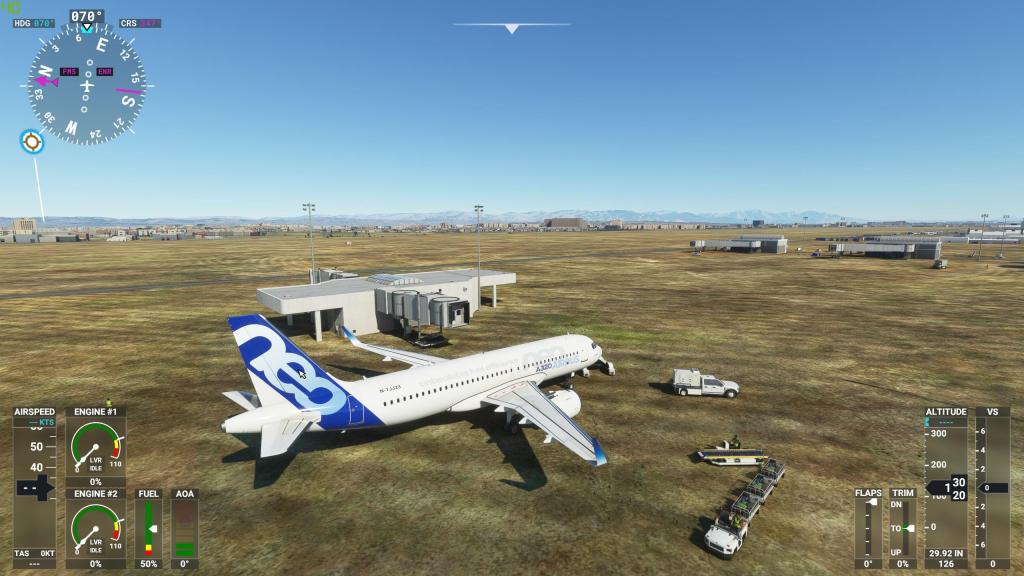Click the Engine #2 throttle gauge
Viewport: 1024px width, 576px height.
tap(96, 528)
